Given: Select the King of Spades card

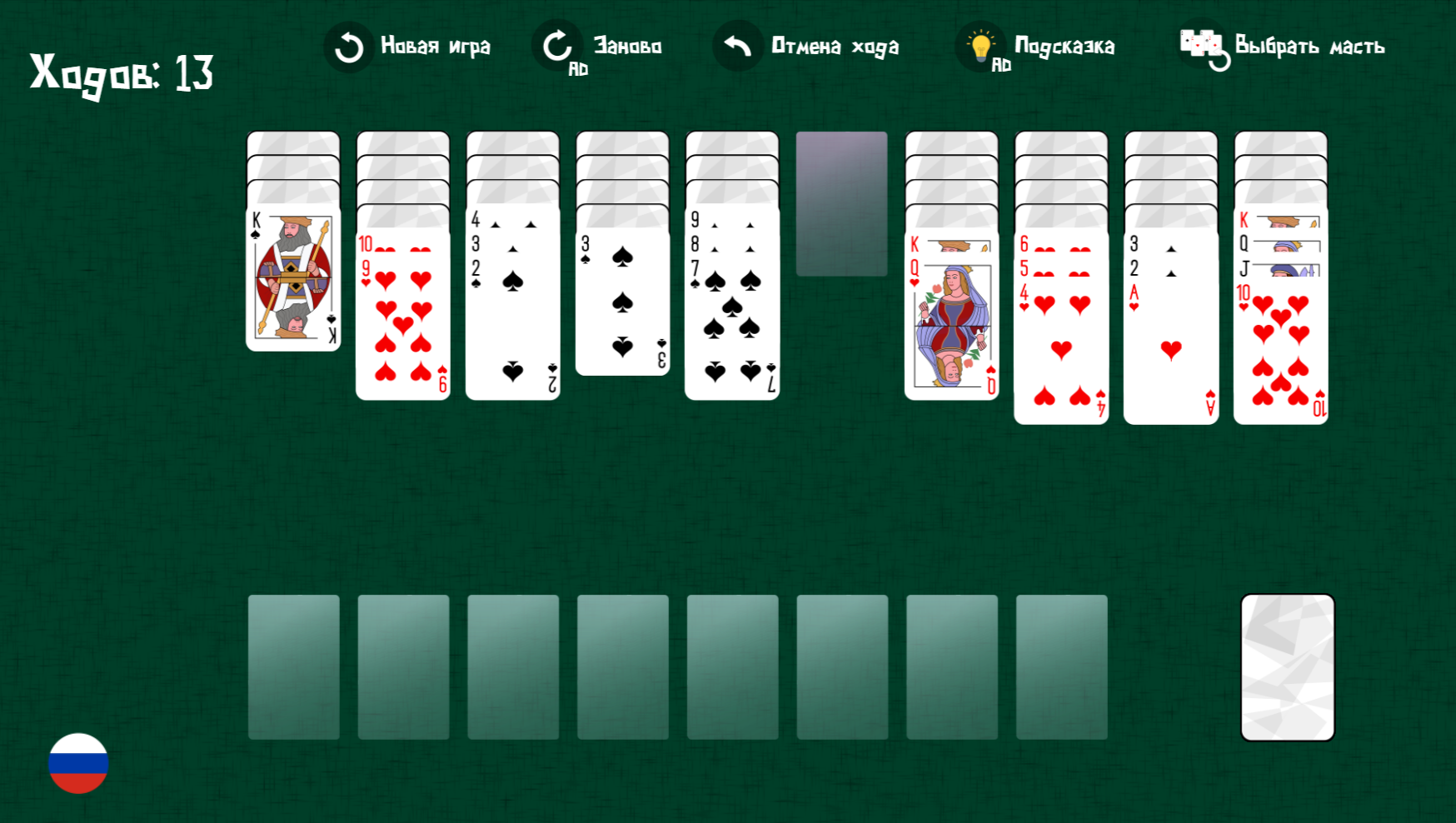Looking at the screenshot, I should point(293,279).
